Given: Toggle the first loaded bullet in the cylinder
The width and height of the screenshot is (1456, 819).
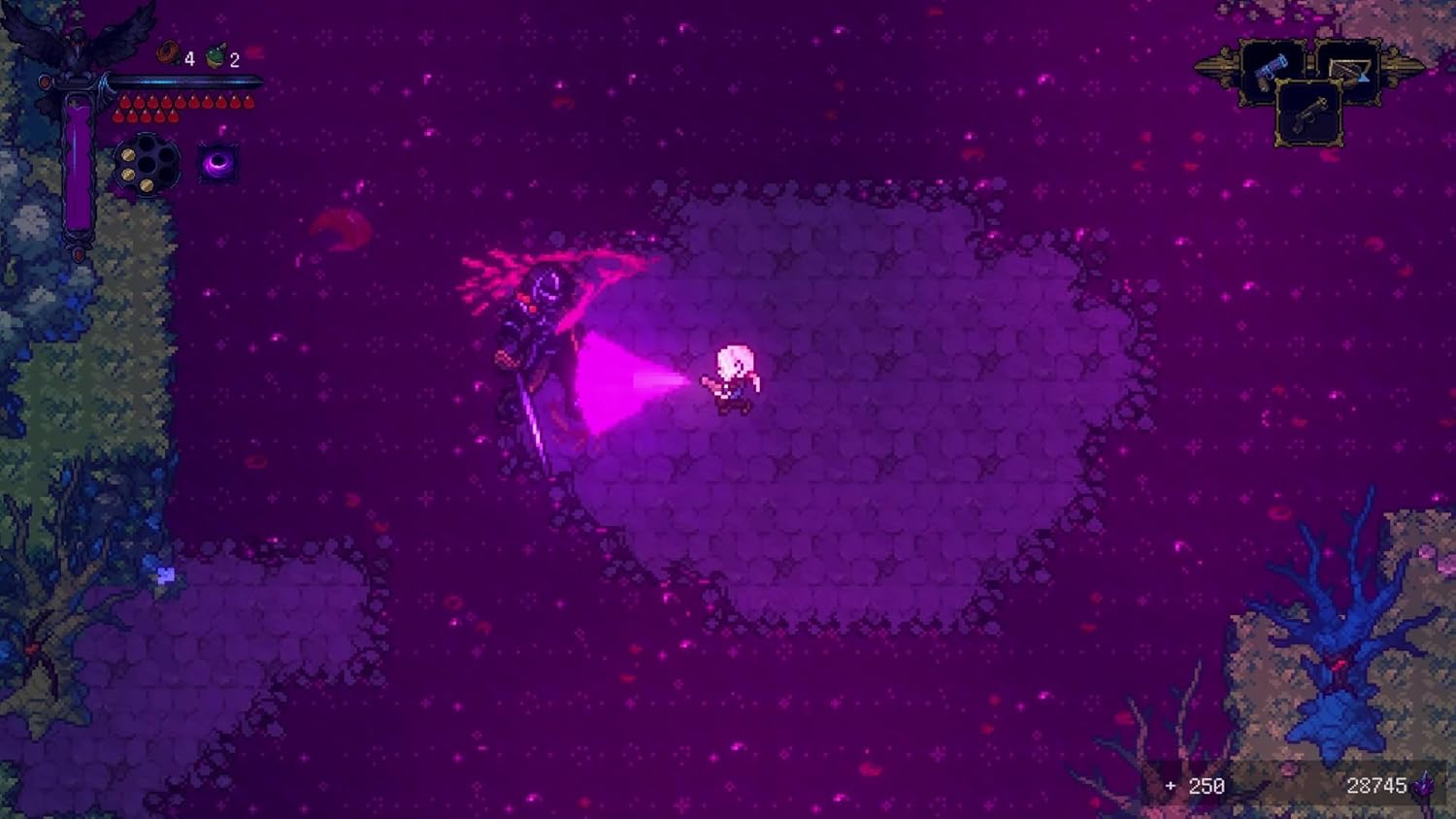Looking at the screenshot, I should [x=129, y=154].
